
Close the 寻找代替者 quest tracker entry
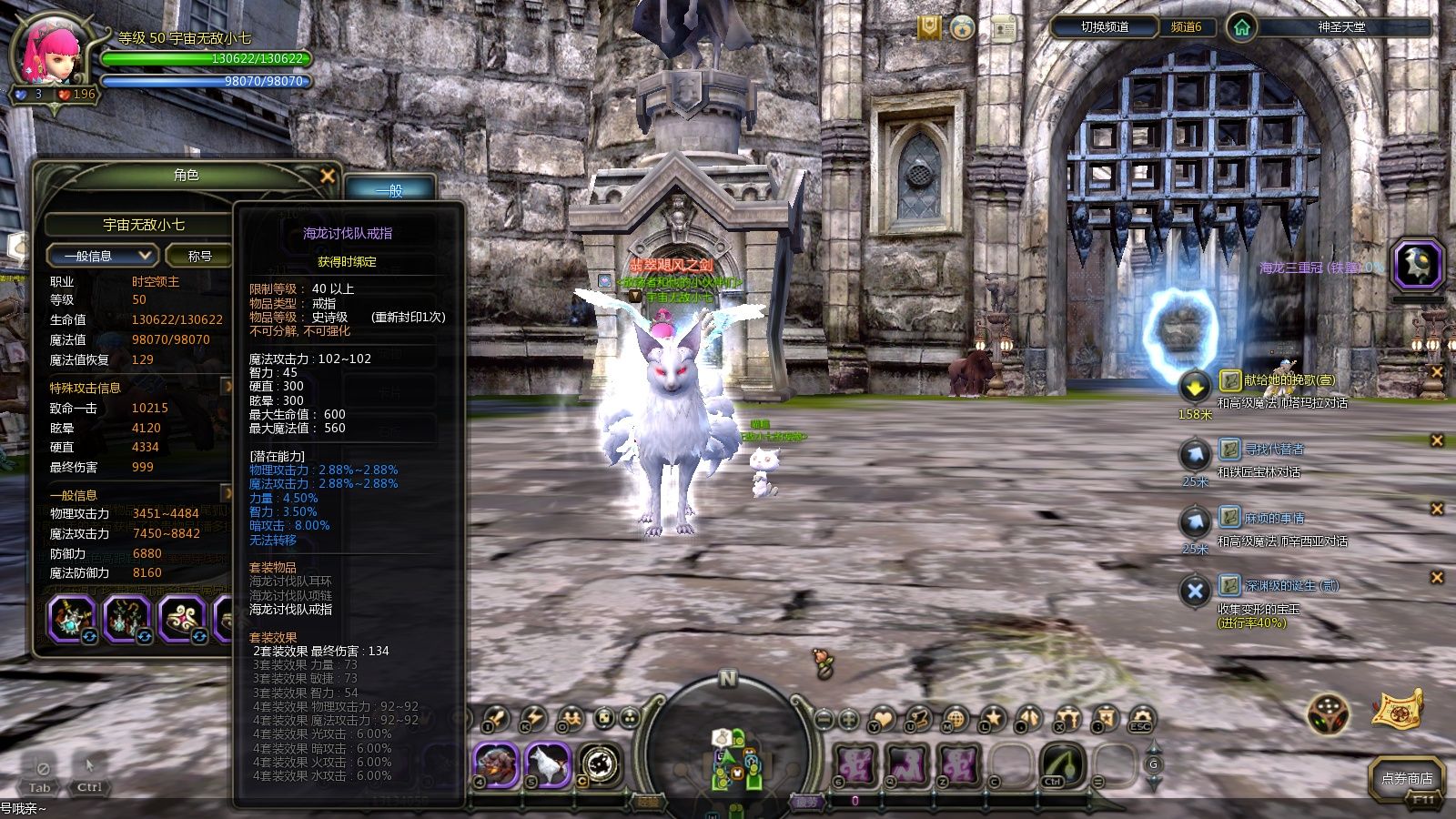[1437, 440]
